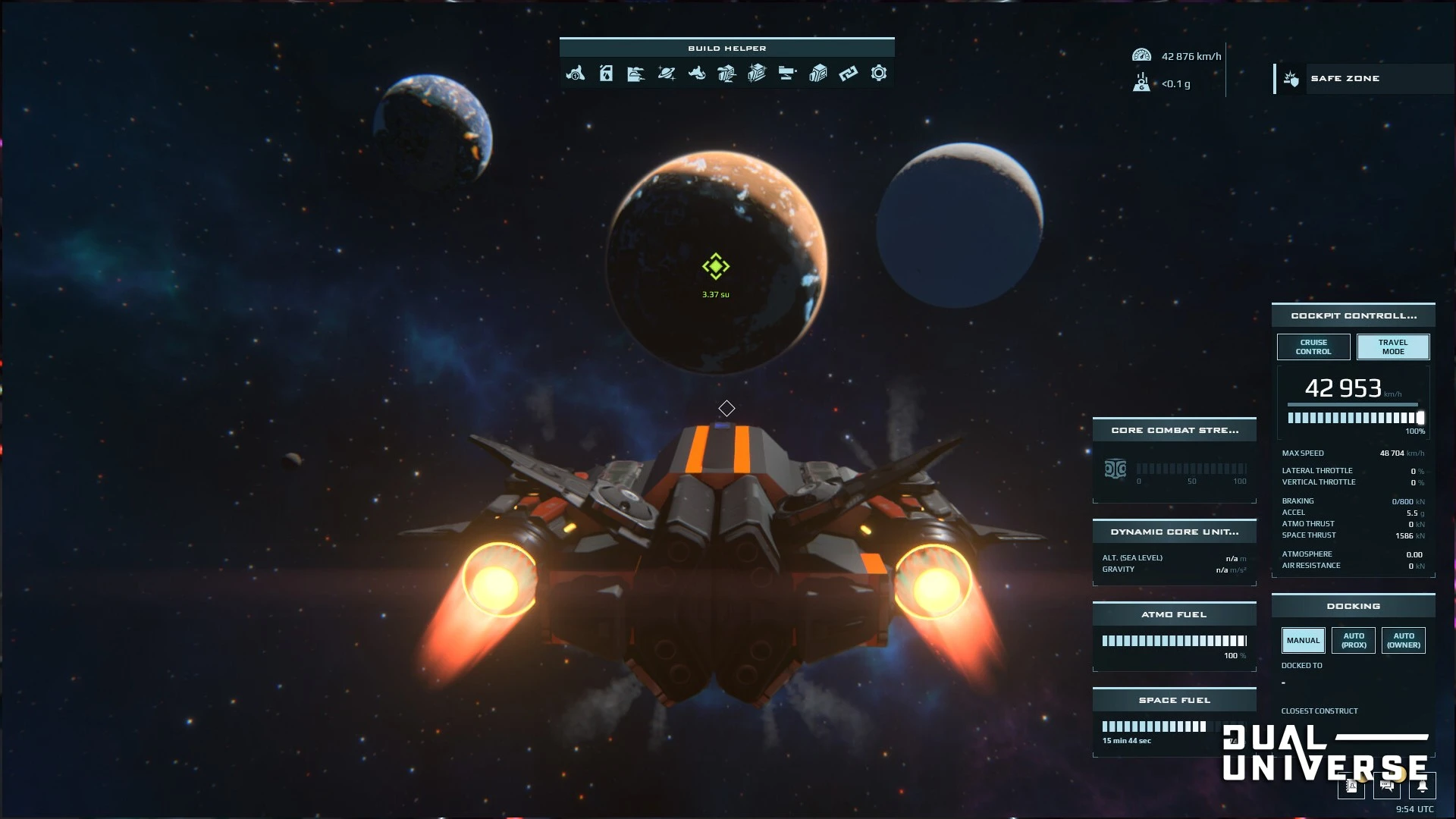This screenshot has height=819, width=1456.
Task: Choose Manual docking mode
Action: pyautogui.click(x=1303, y=641)
